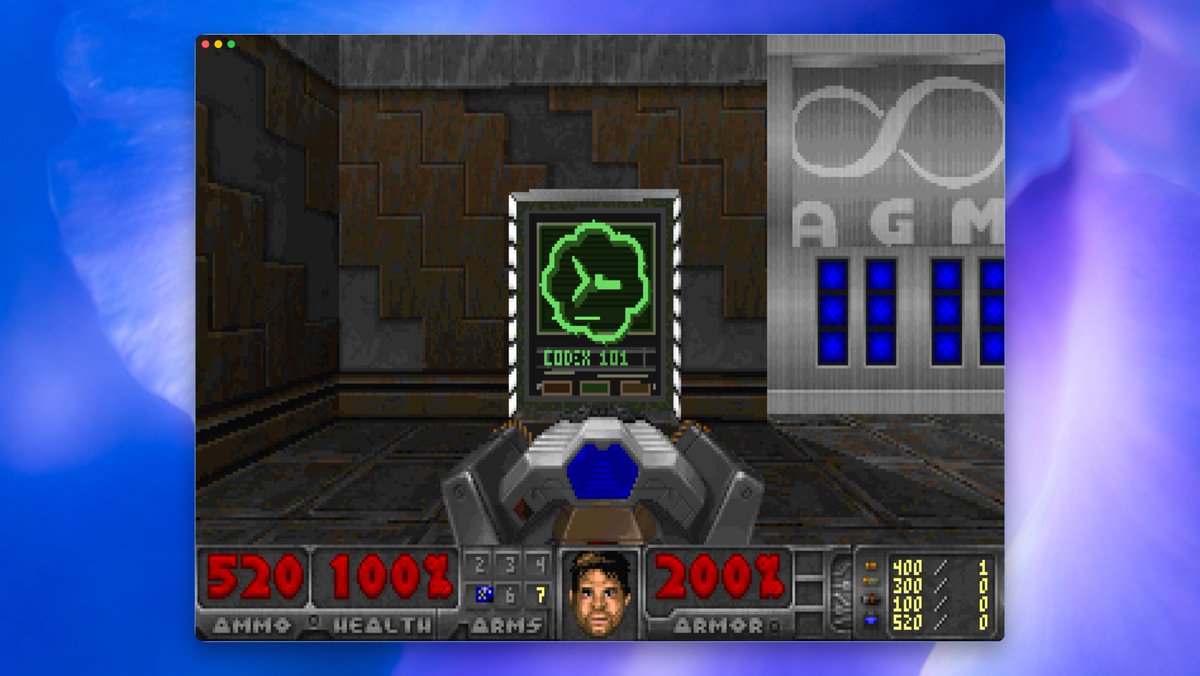Select weapon slot 2 in the Arms panel
The width and height of the screenshot is (1200, 676).
[482, 565]
